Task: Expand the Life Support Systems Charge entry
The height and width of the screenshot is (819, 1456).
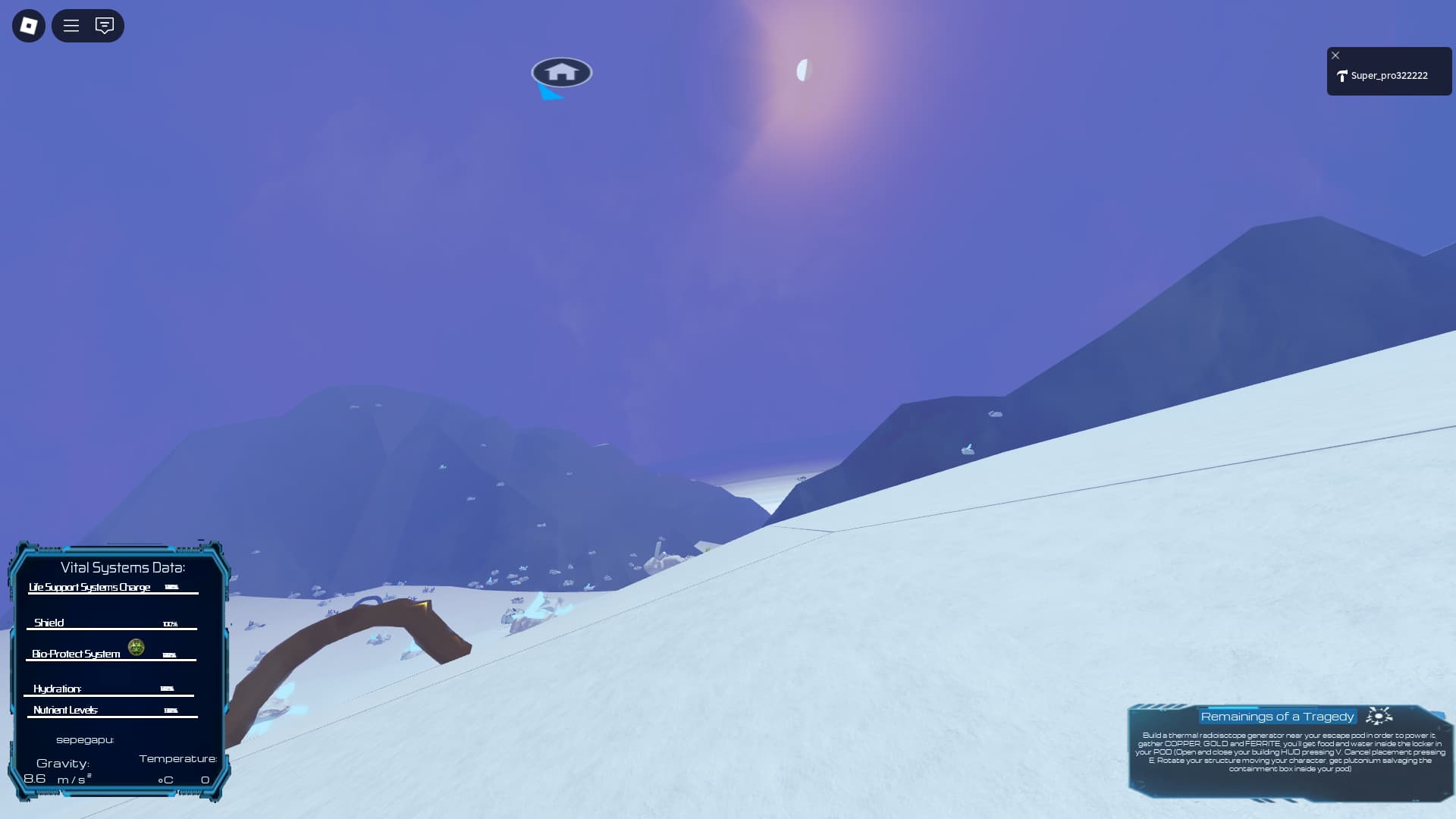Action: pyautogui.click(x=89, y=587)
